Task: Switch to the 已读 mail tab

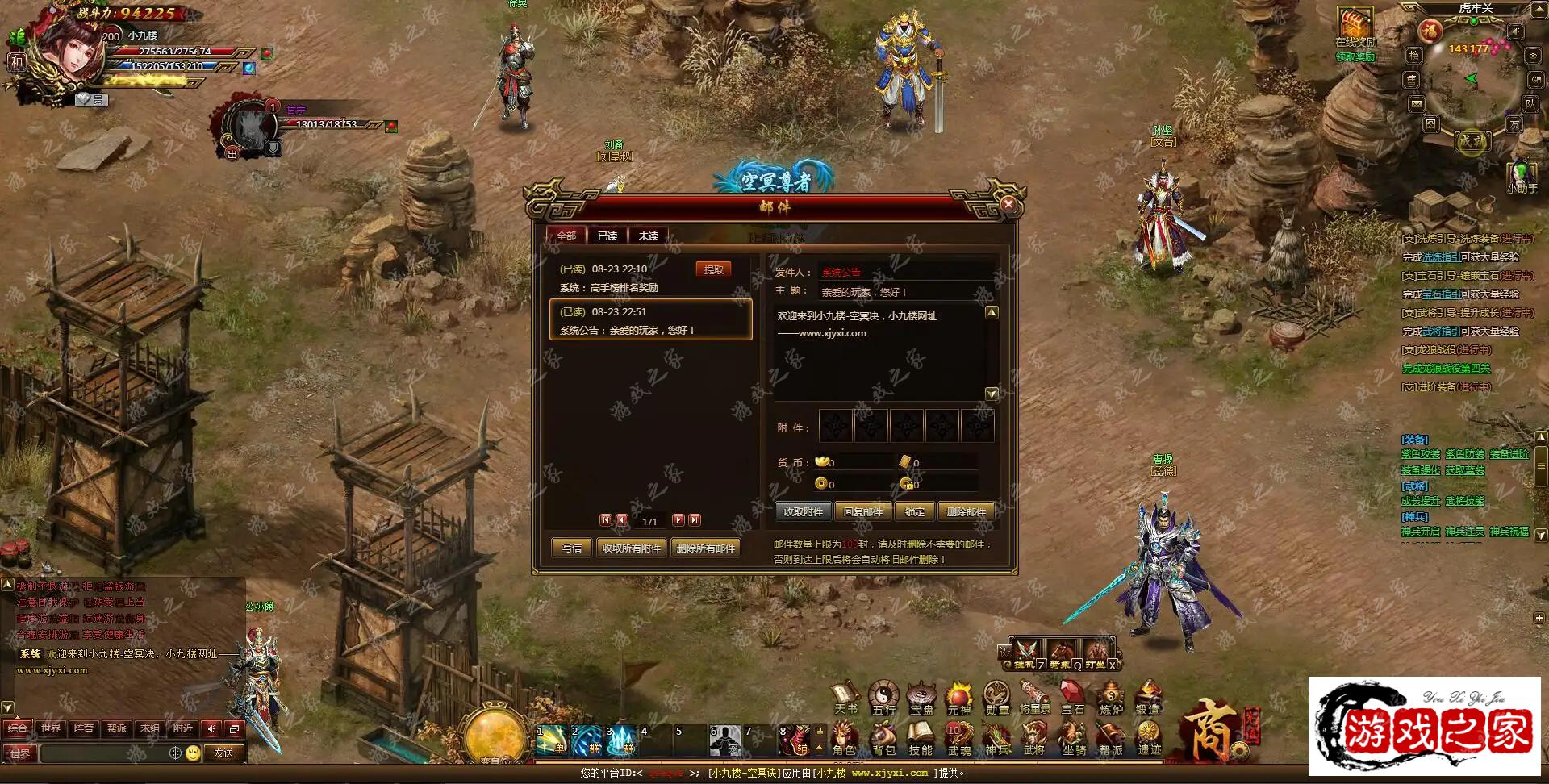Action: point(607,236)
